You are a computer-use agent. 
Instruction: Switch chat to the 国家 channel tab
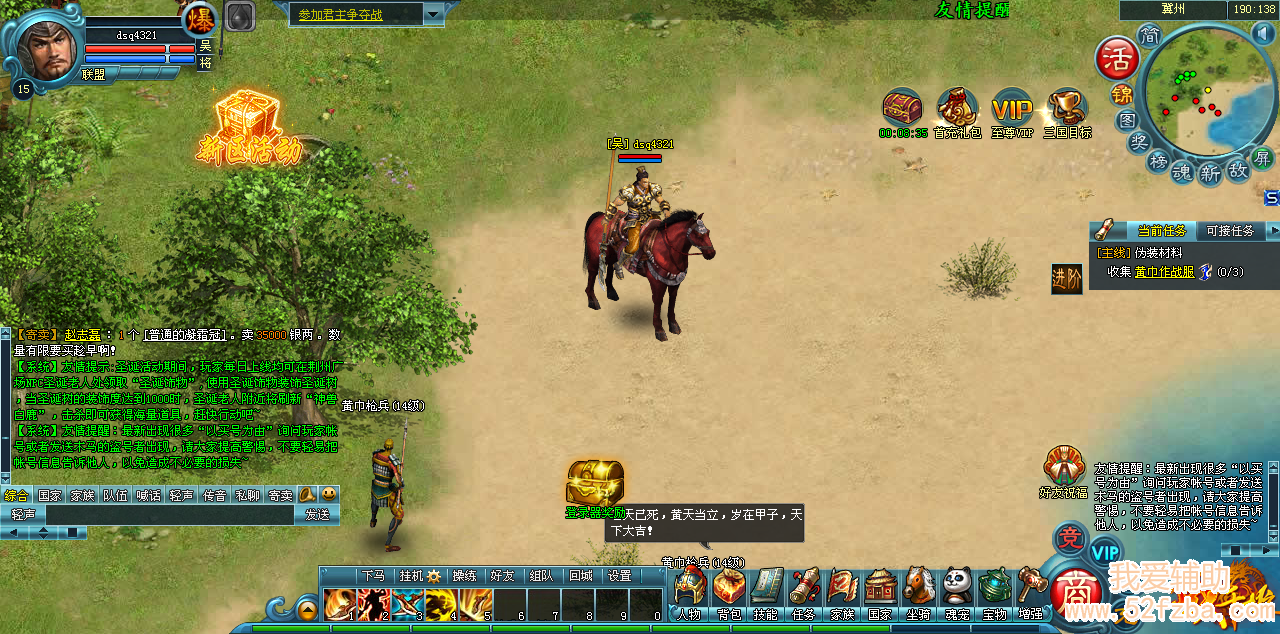point(50,495)
